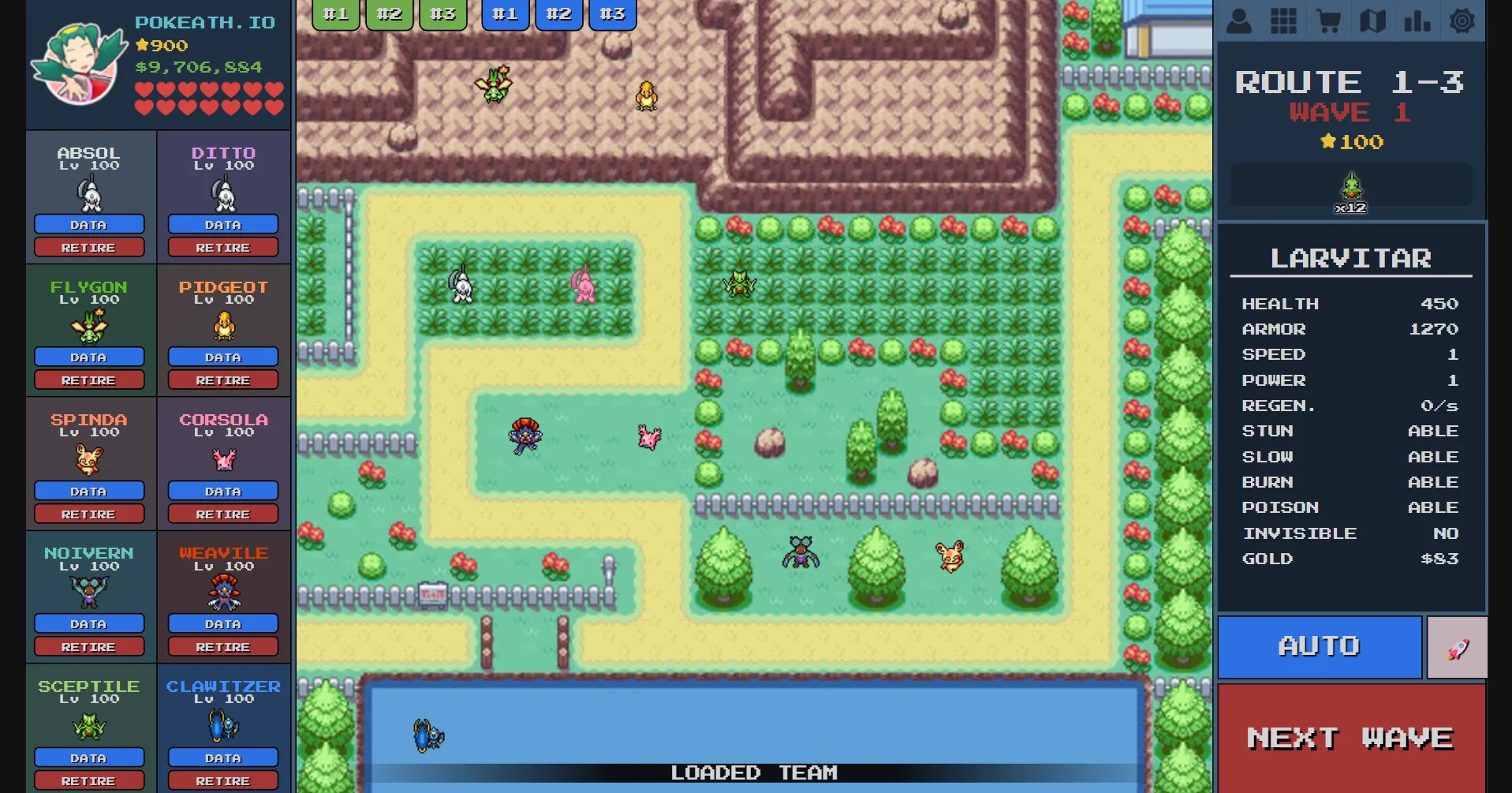1512x793 pixels.
Task: Click the Larvitar wave preview sprite
Action: click(1352, 187)
